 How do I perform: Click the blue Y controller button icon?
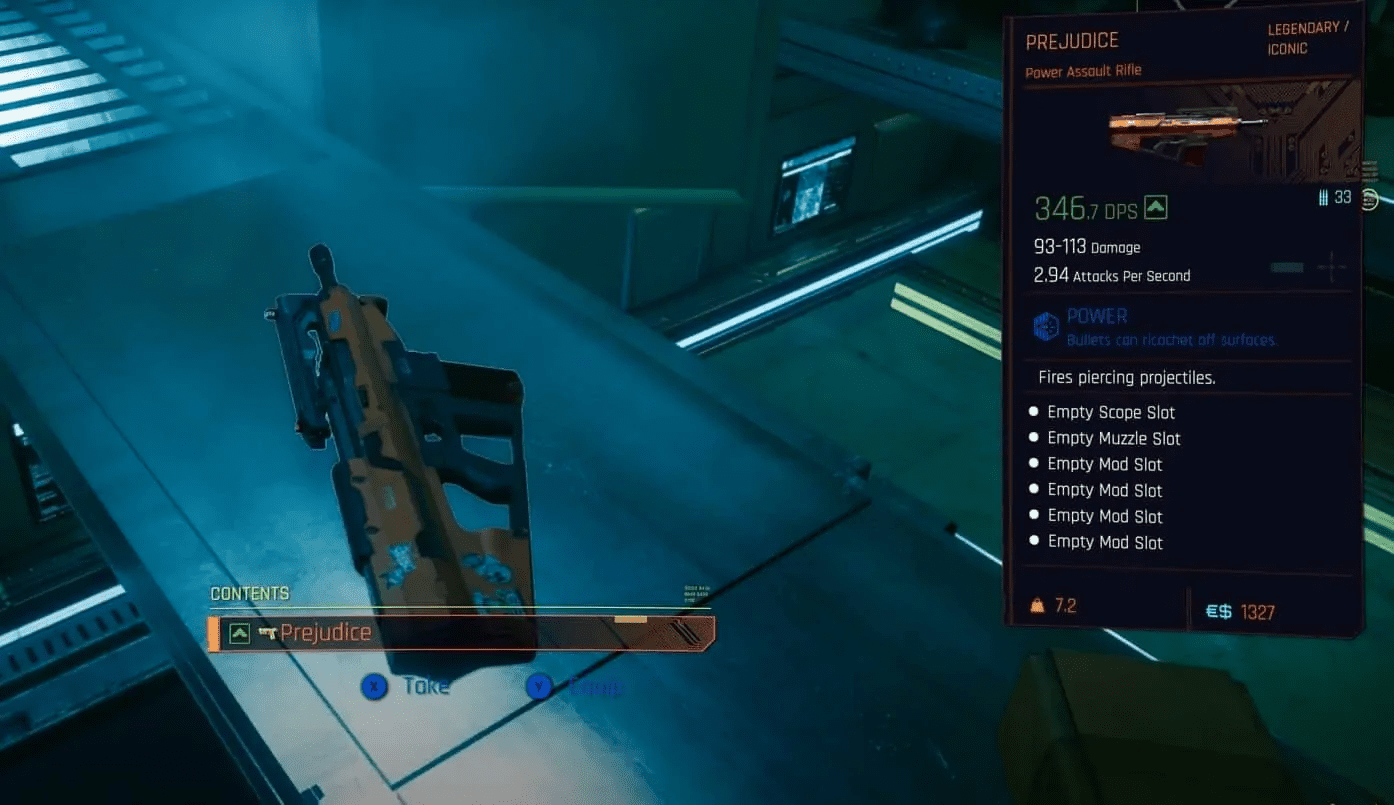(540, 687)
